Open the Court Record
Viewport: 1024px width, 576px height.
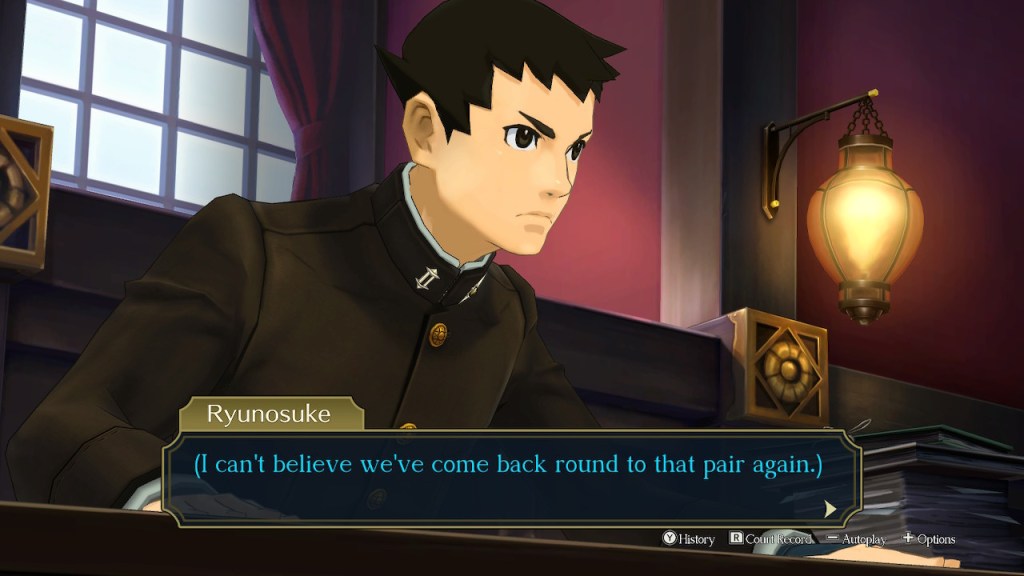[x=769, y=539]
